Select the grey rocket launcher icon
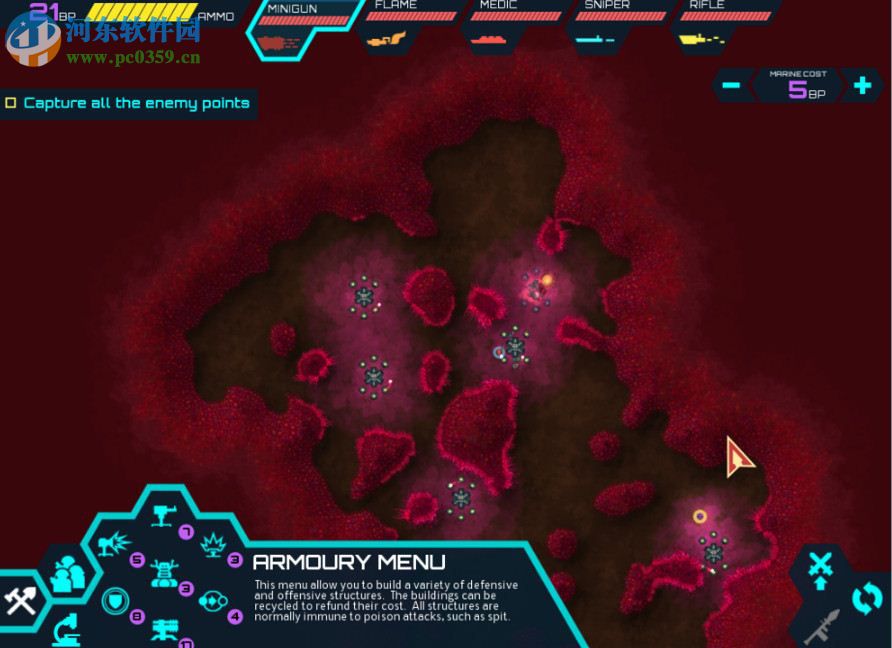The height and width of the screenshot is (648, 892). pos(821,628)
